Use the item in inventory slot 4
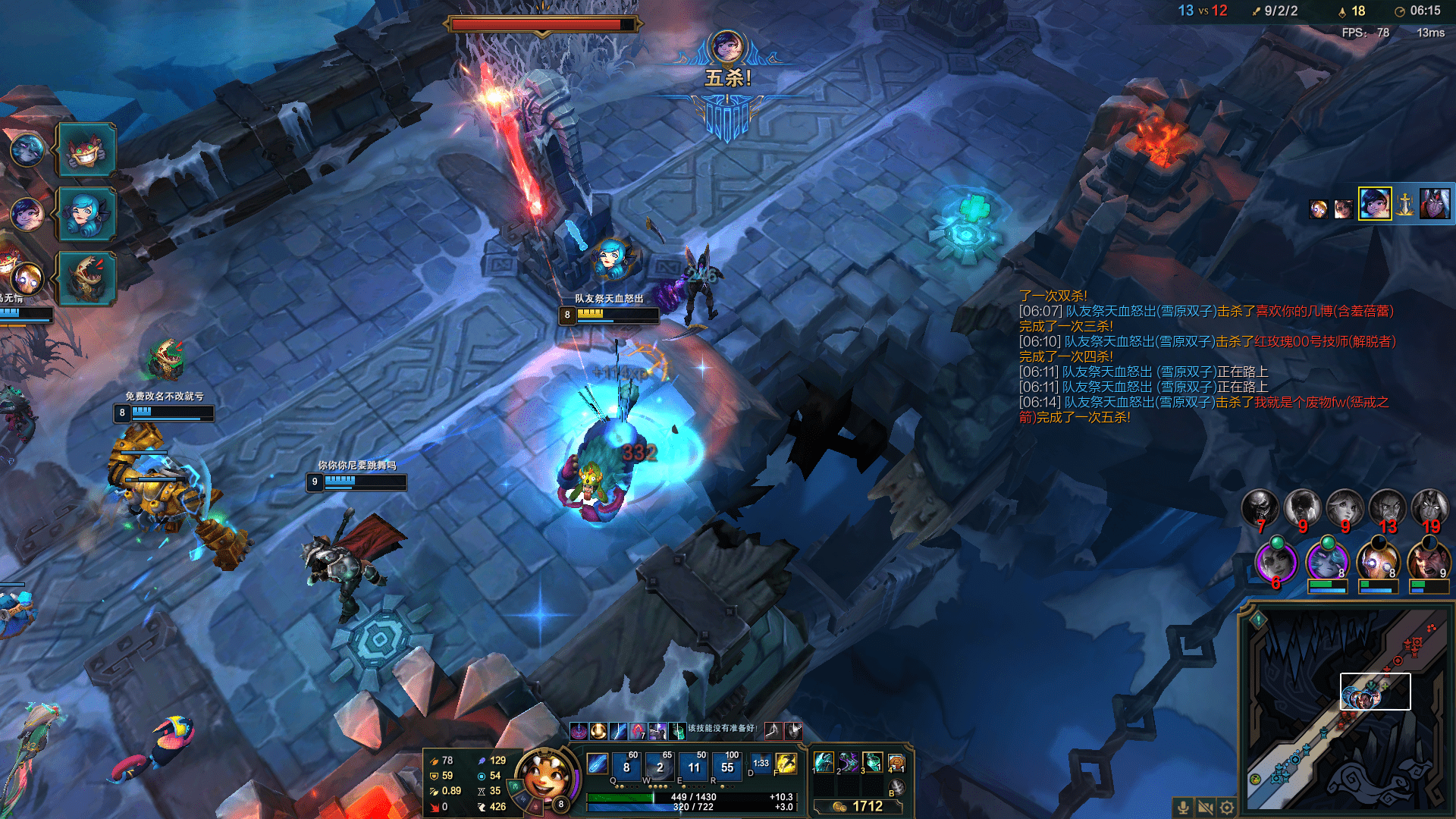Screen dimensions: 1456x819 point(896,761)
